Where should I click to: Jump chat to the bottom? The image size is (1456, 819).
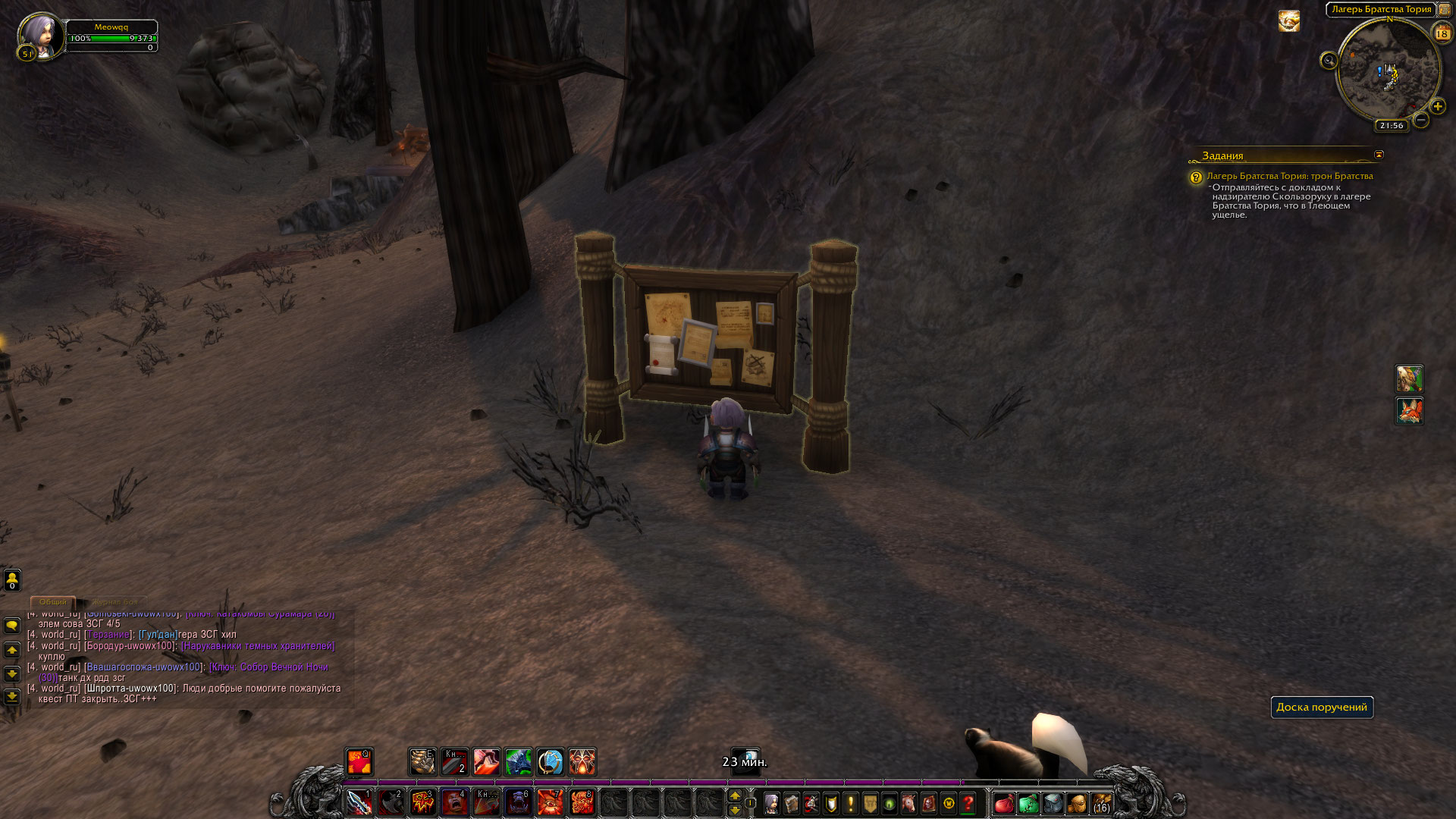12,697
